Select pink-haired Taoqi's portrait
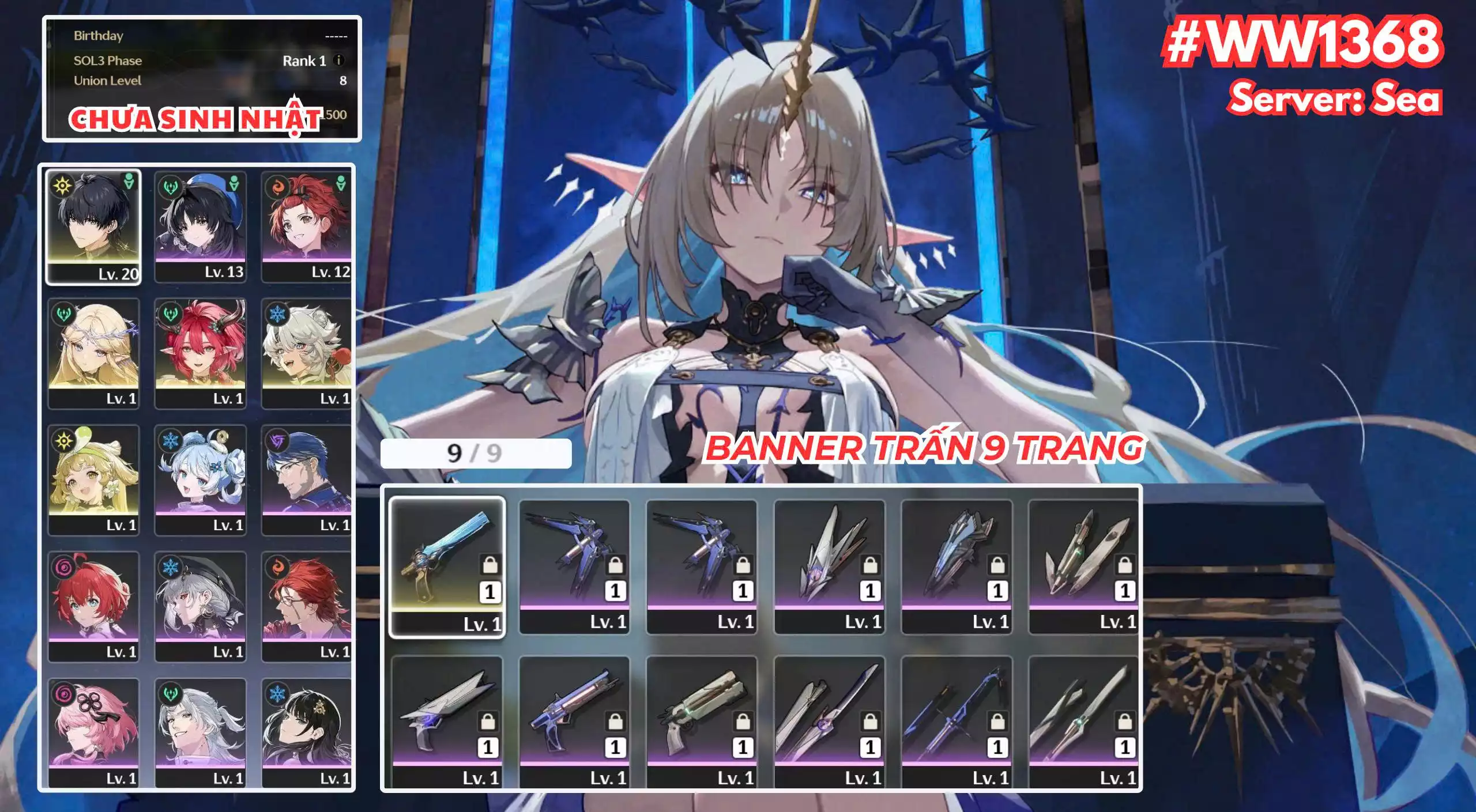The image size is (1476, 812). (93, 732)
